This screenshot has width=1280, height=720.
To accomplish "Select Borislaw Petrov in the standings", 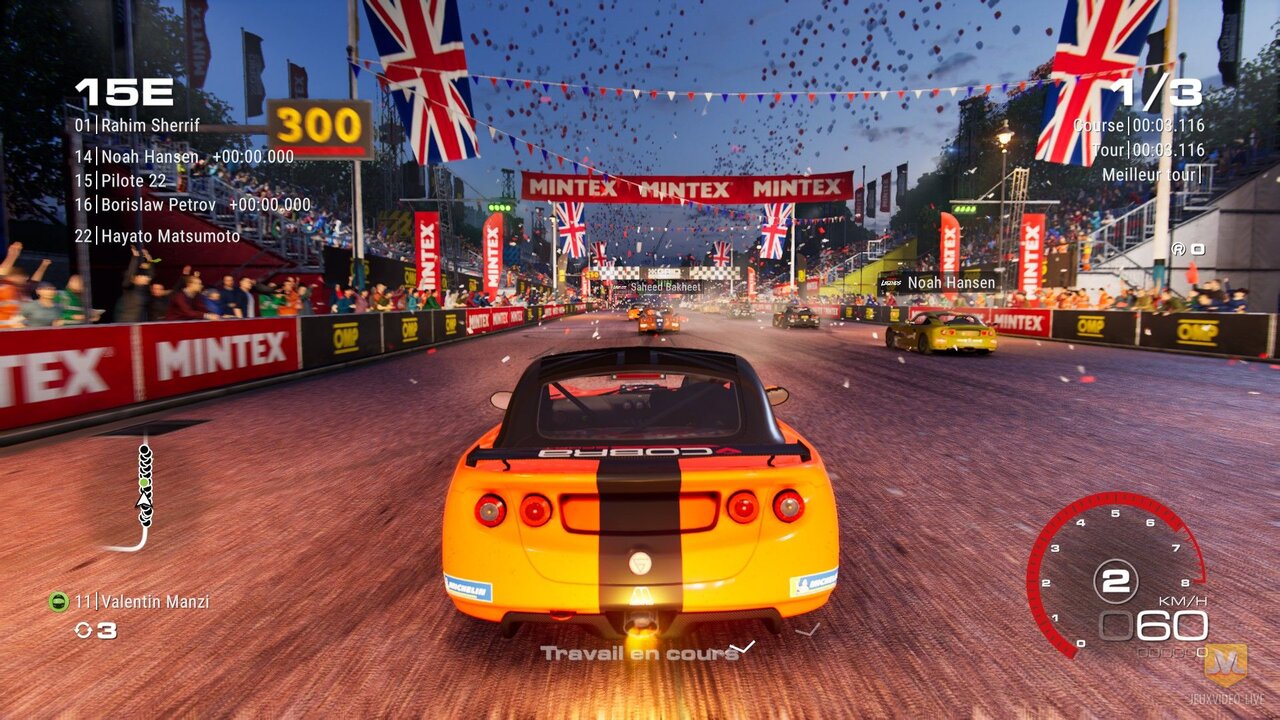I will tap(157, 205).
